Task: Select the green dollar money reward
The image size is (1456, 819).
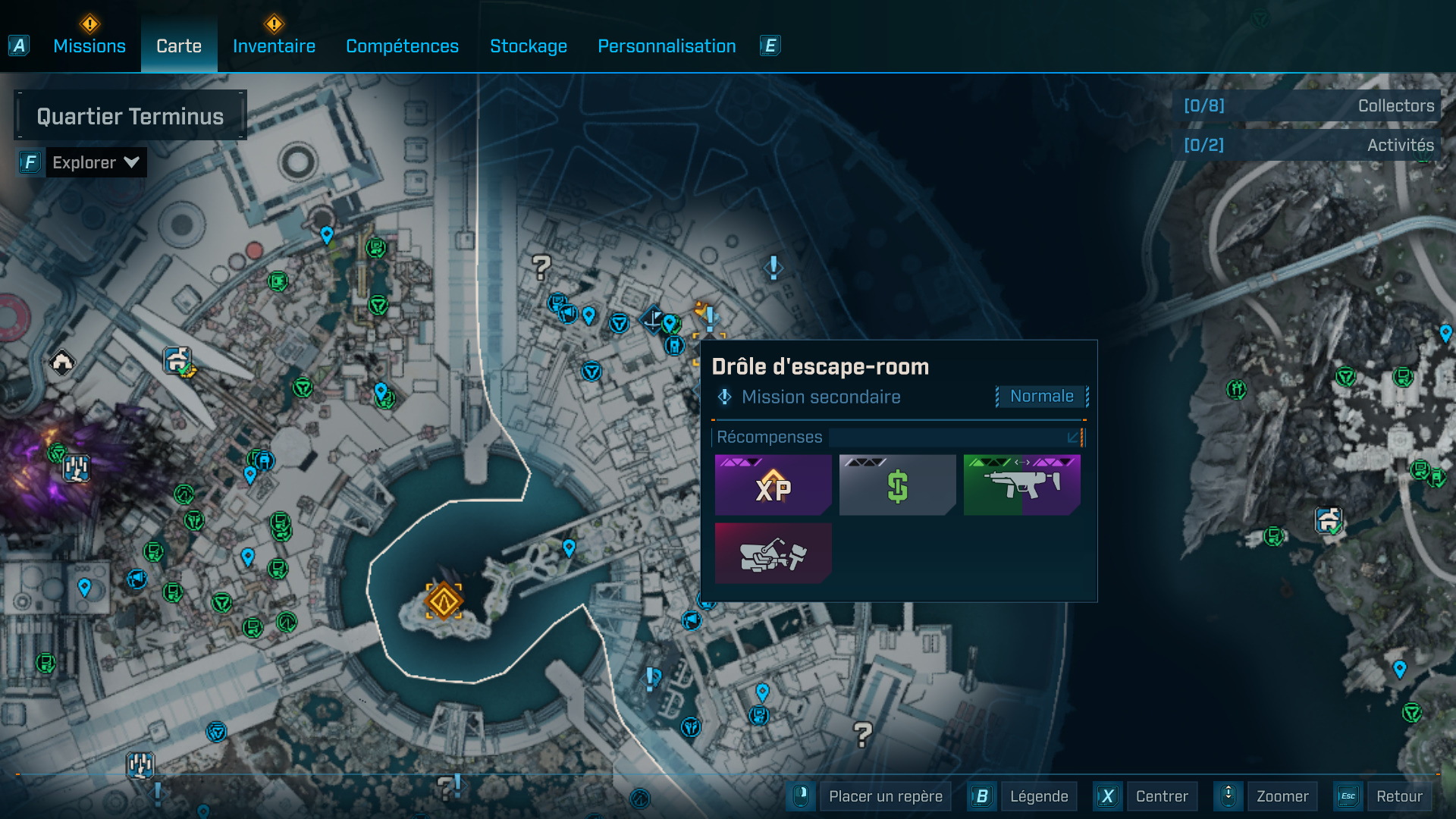Action: (x=897, y=485)
